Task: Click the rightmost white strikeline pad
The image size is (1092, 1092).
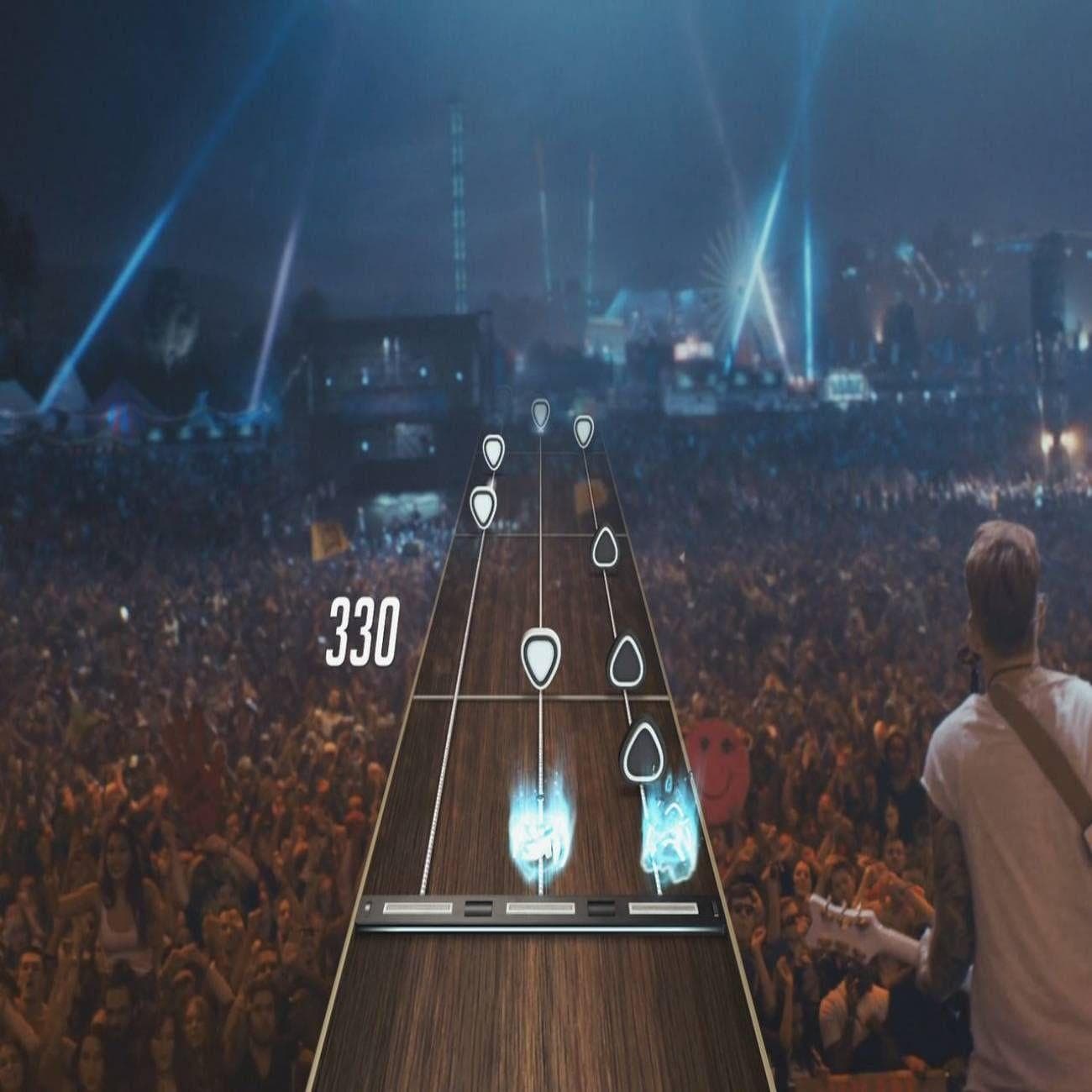Action: [664, 910]
